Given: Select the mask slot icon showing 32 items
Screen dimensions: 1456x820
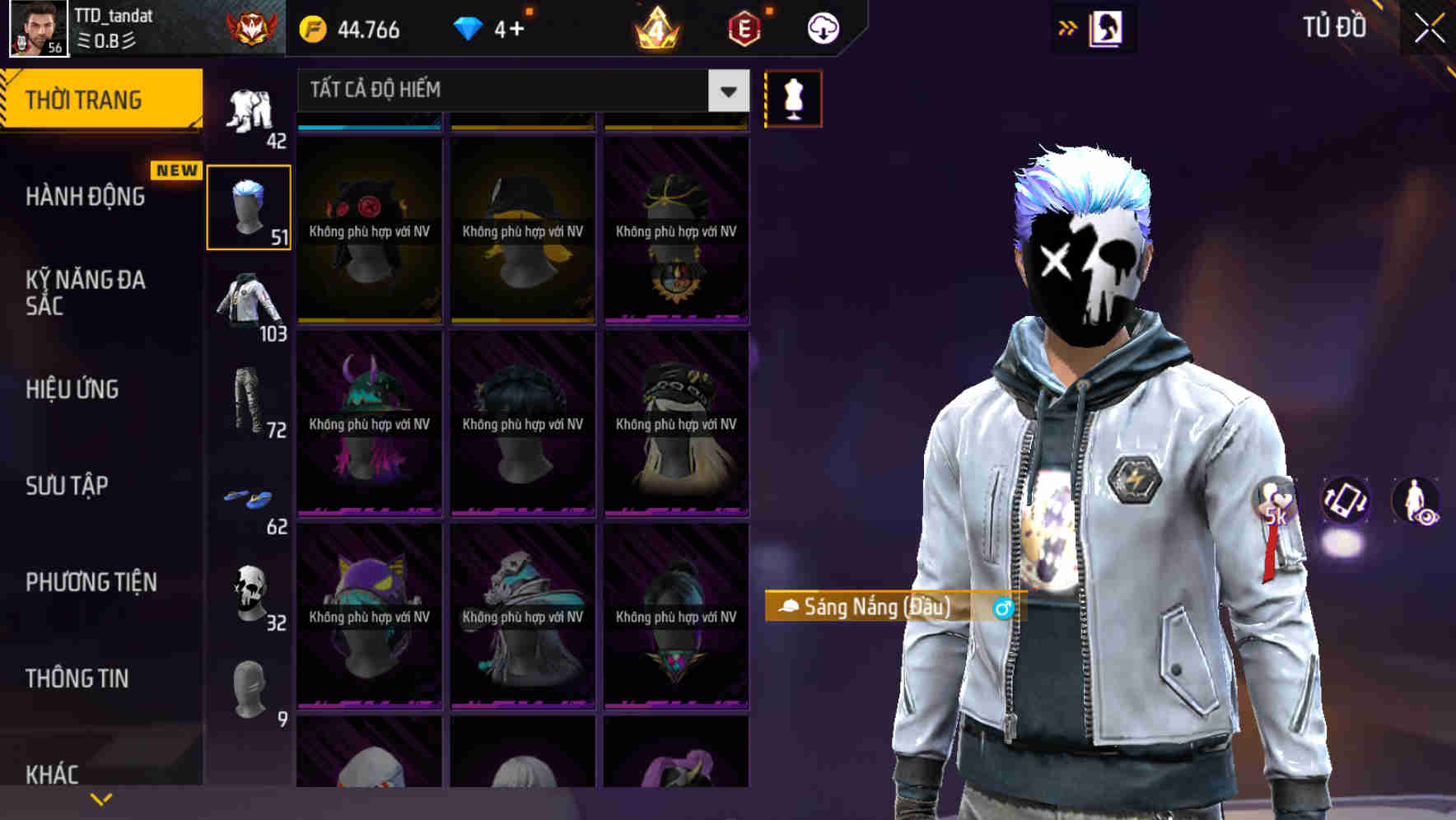Looking at the screenshot, I should [x=249, y=591].
